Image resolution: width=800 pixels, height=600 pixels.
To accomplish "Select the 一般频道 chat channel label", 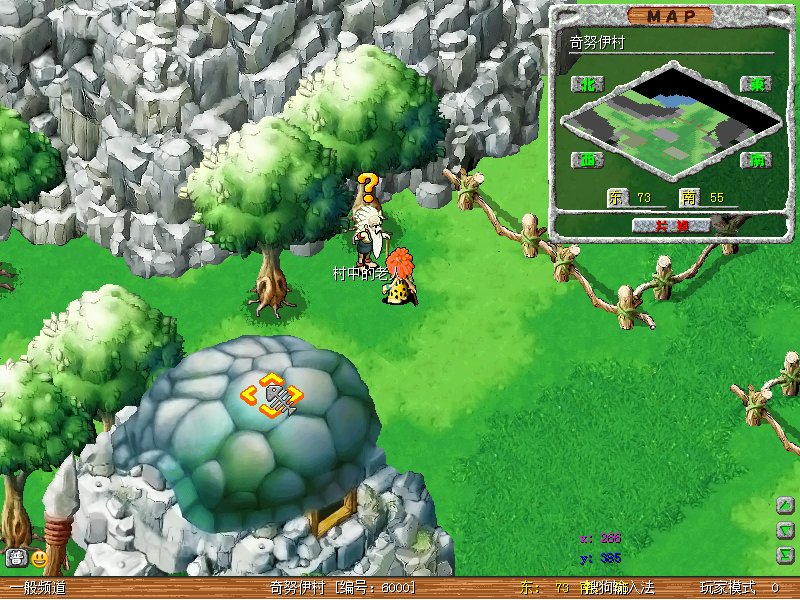I will 38,588.
